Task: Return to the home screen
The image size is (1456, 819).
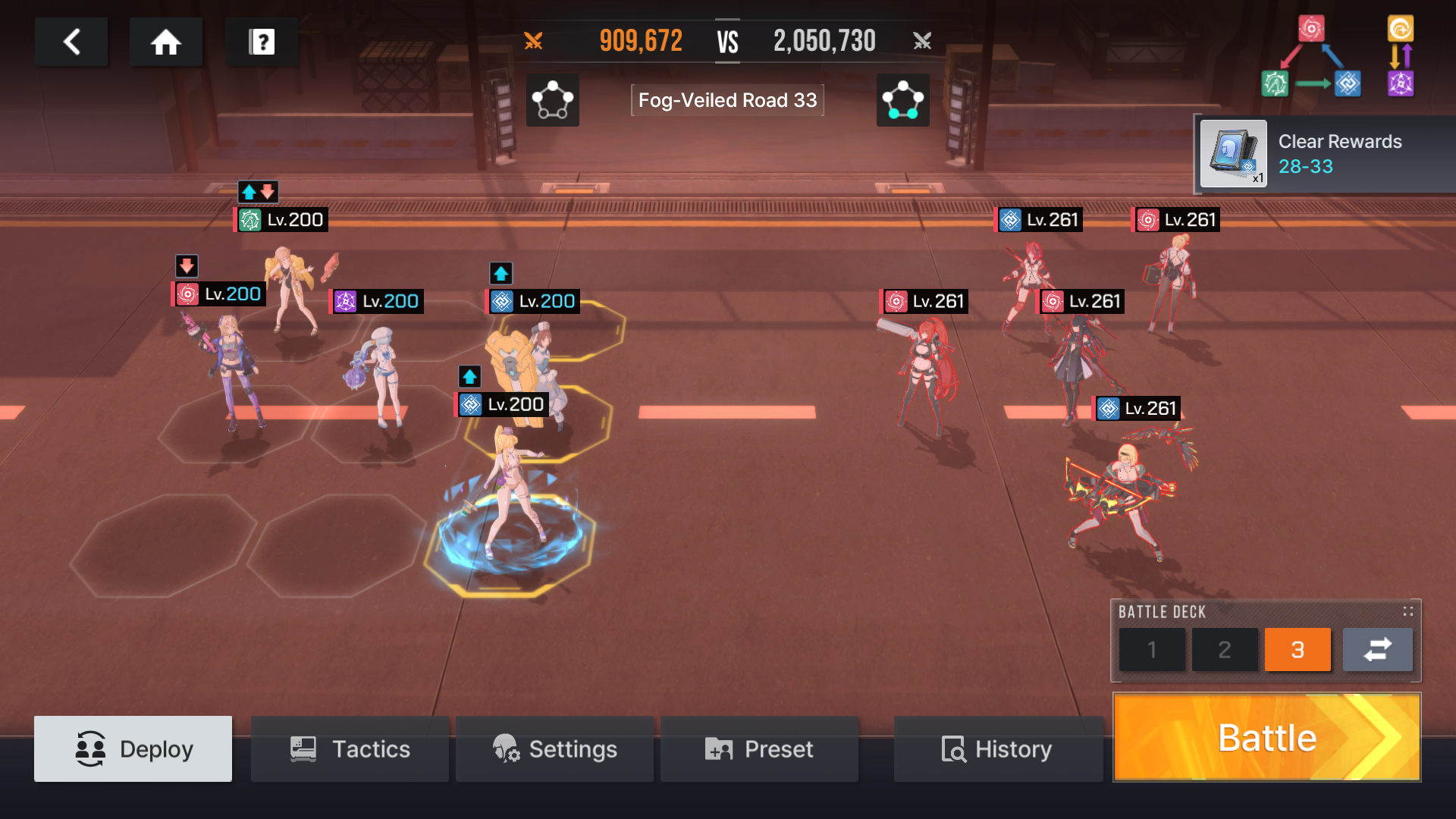Action: [165, 42]
